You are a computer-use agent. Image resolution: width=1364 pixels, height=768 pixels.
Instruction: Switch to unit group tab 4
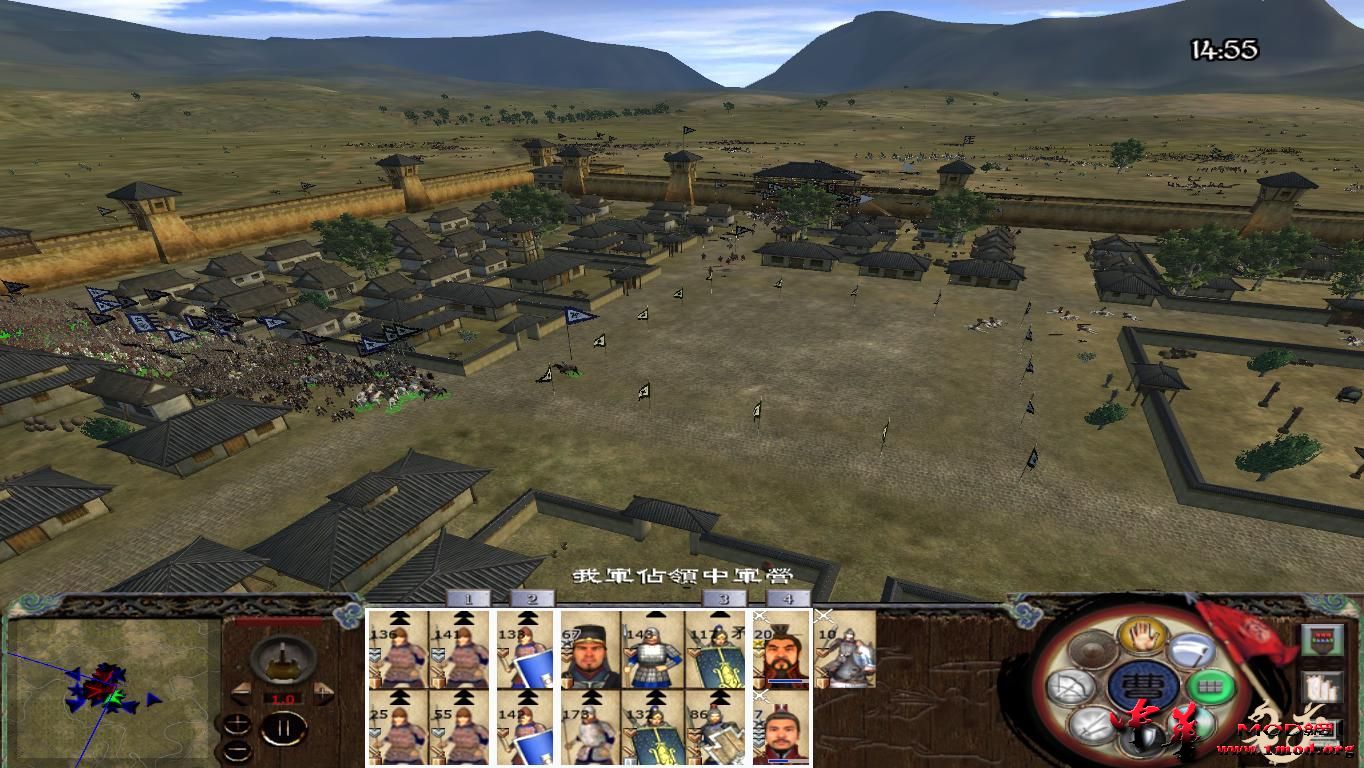pos(786,597)
